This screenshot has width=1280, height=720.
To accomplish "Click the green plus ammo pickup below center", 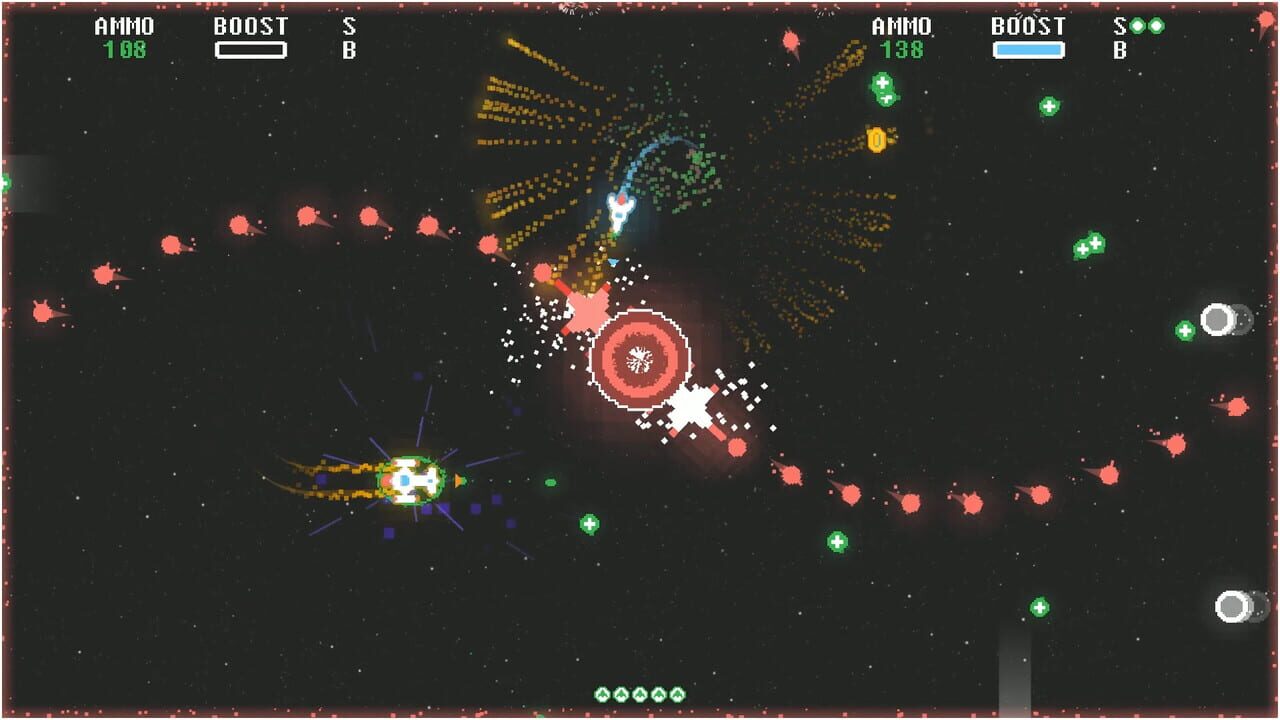I will point(588,523).
